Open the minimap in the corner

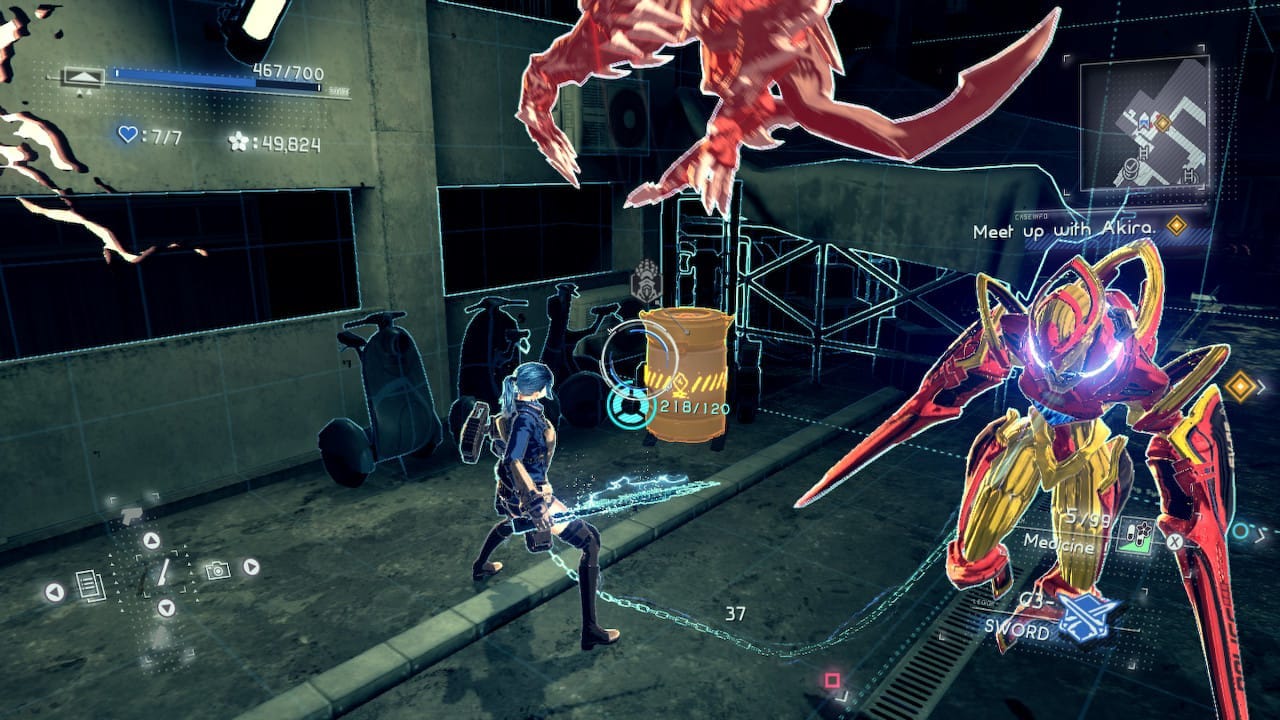coord(1144,123)
